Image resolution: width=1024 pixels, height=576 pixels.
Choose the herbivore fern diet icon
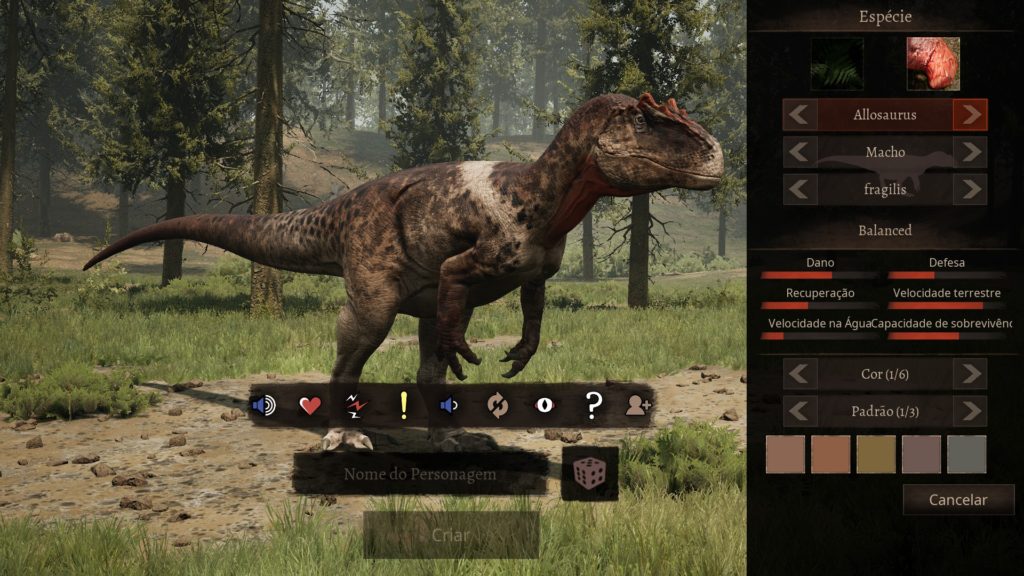(836, 64)
